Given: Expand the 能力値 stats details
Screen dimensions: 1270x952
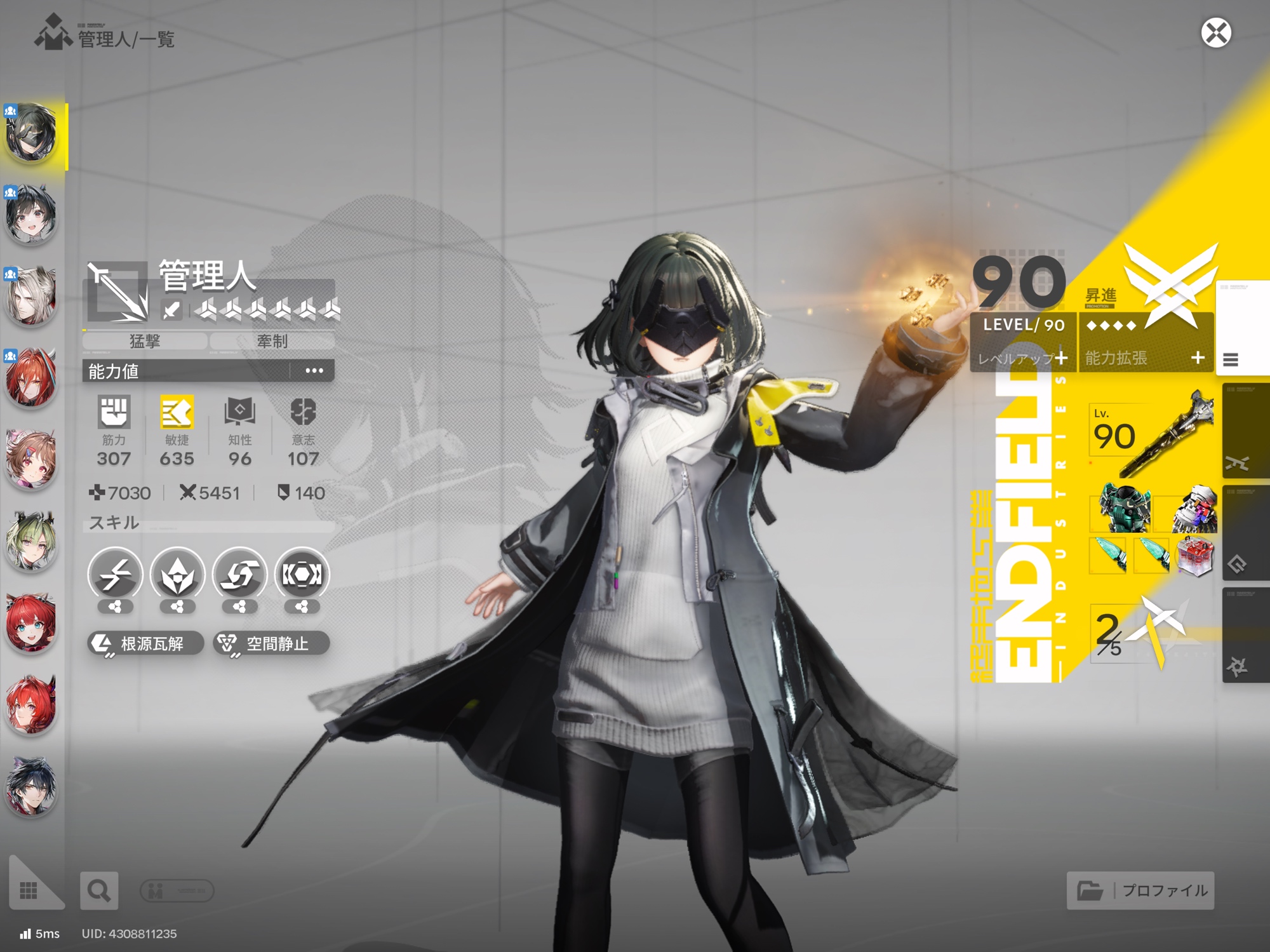Looking at the screenshot, I should click(x=314, y=371).
